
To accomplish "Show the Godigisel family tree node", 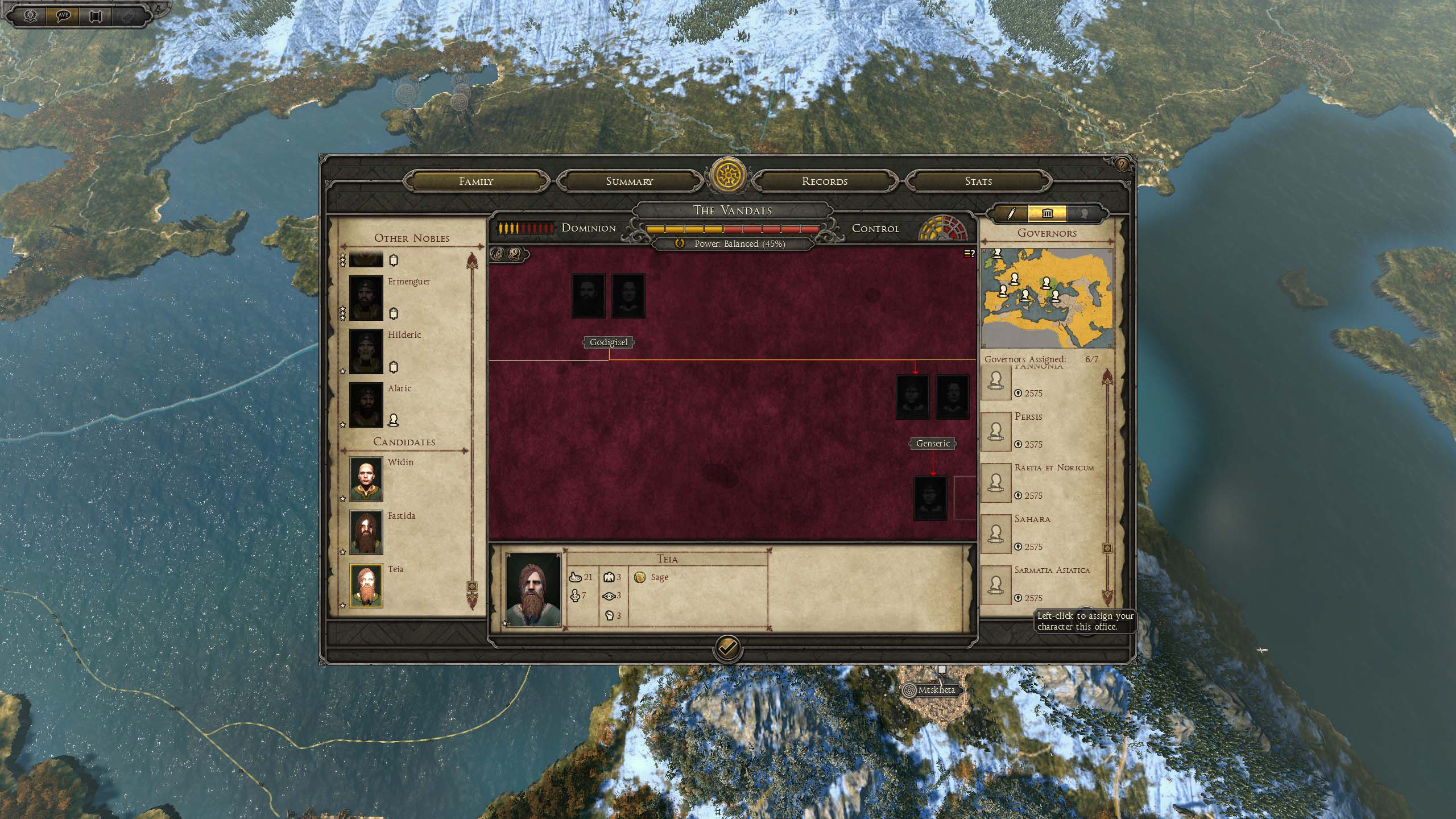I will tap(609, 342).
